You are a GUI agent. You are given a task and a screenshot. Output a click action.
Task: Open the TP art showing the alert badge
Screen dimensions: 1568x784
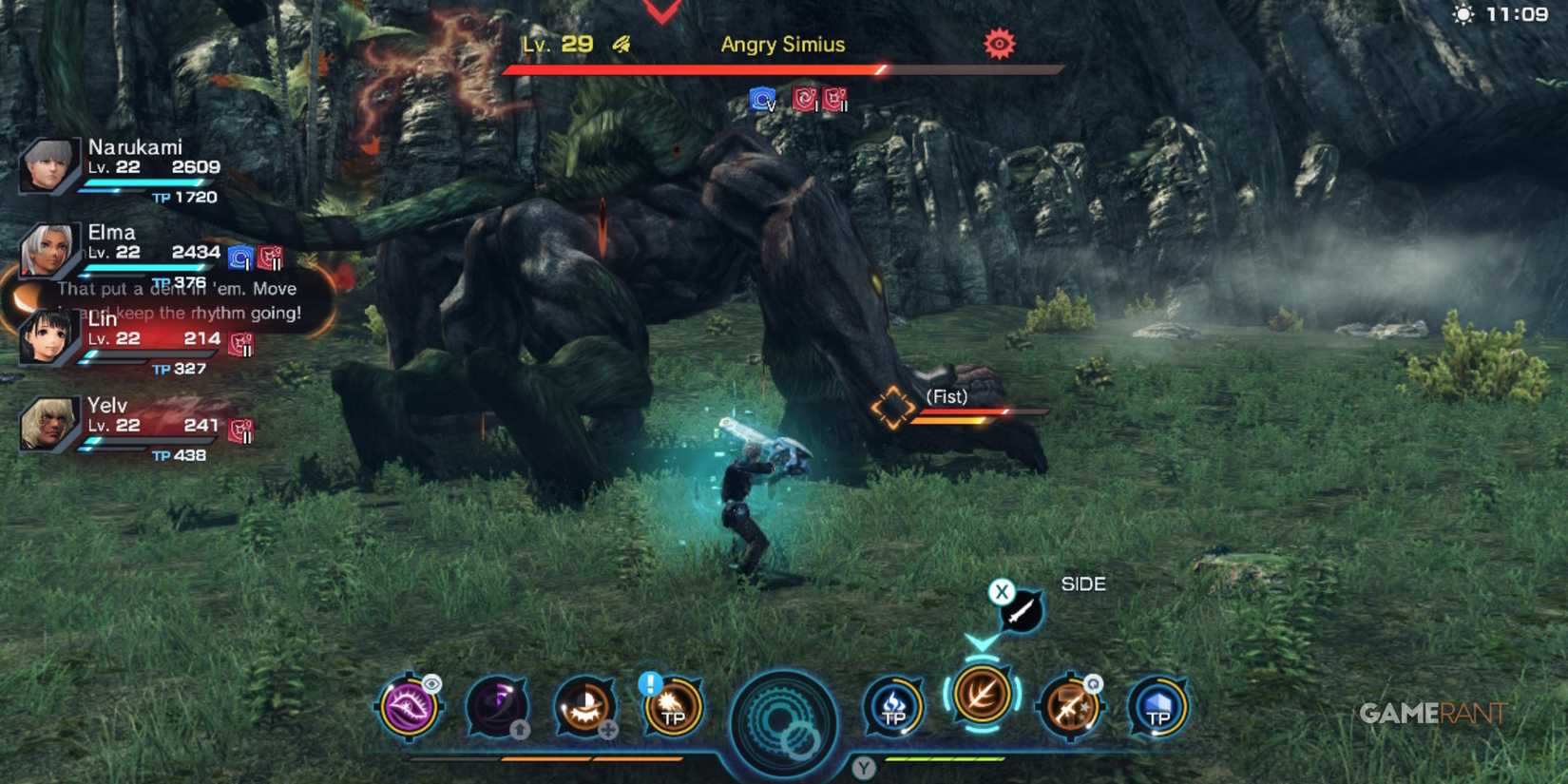[671, 707]
